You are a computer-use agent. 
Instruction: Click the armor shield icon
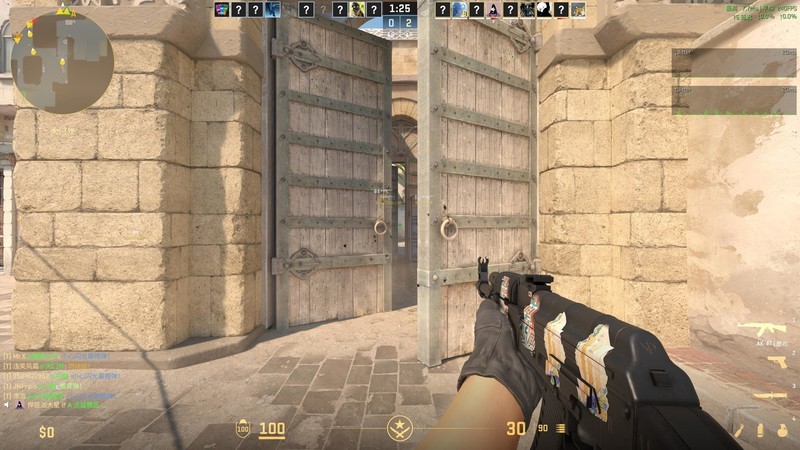pos(243,429)
